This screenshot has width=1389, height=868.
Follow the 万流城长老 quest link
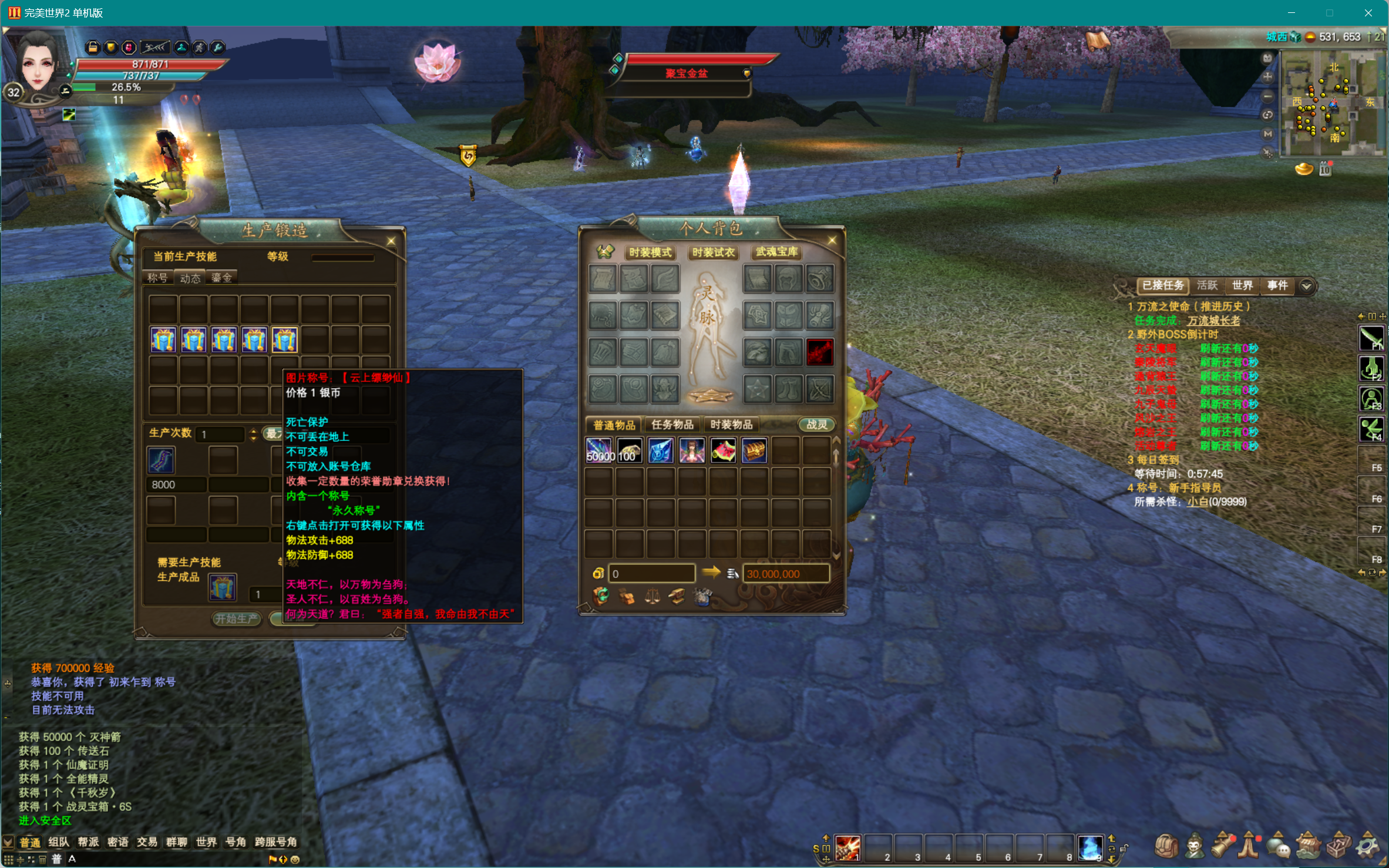[x=1213, y=321]
